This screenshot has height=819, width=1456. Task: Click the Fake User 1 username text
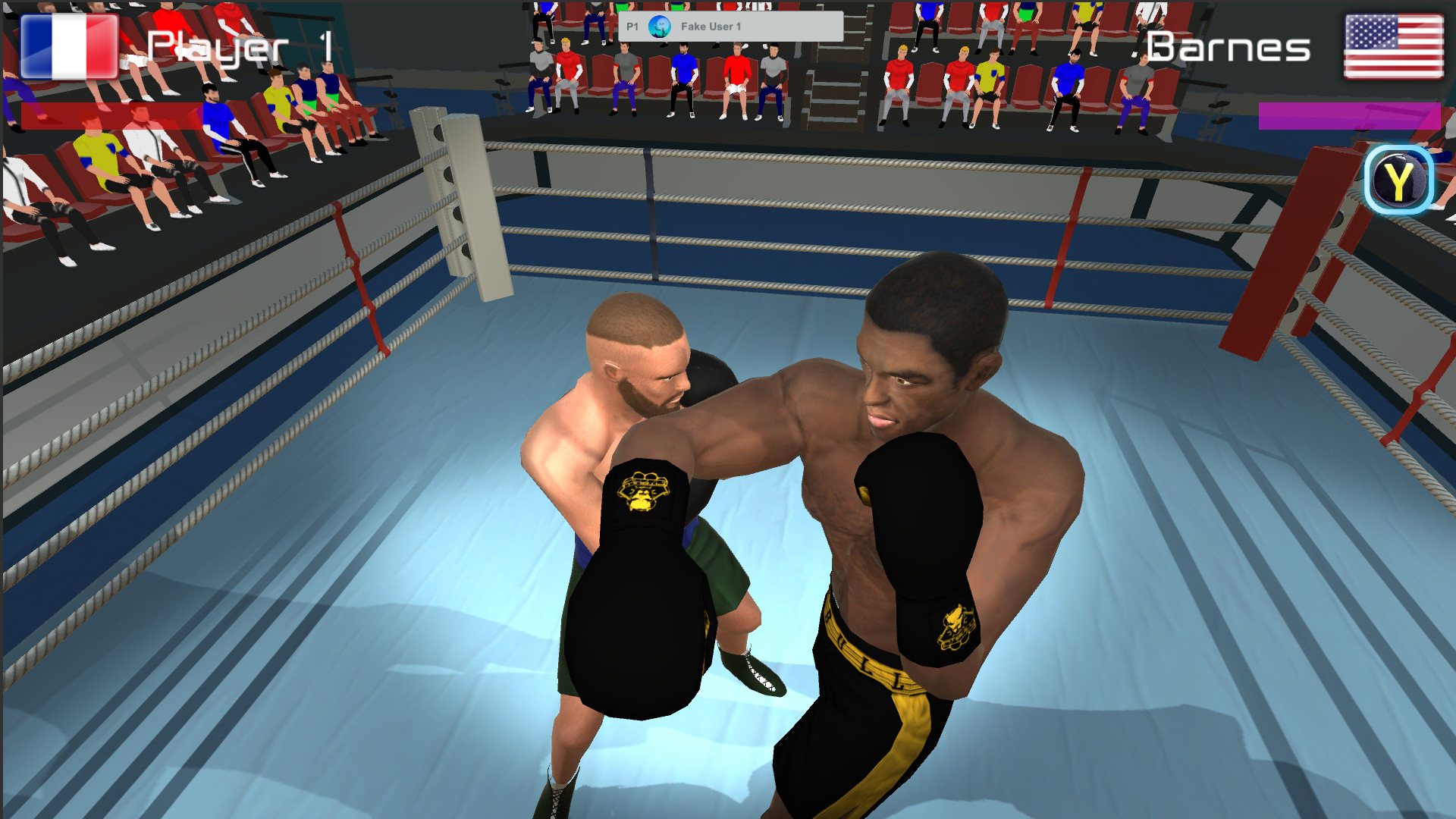click(711, 25)
